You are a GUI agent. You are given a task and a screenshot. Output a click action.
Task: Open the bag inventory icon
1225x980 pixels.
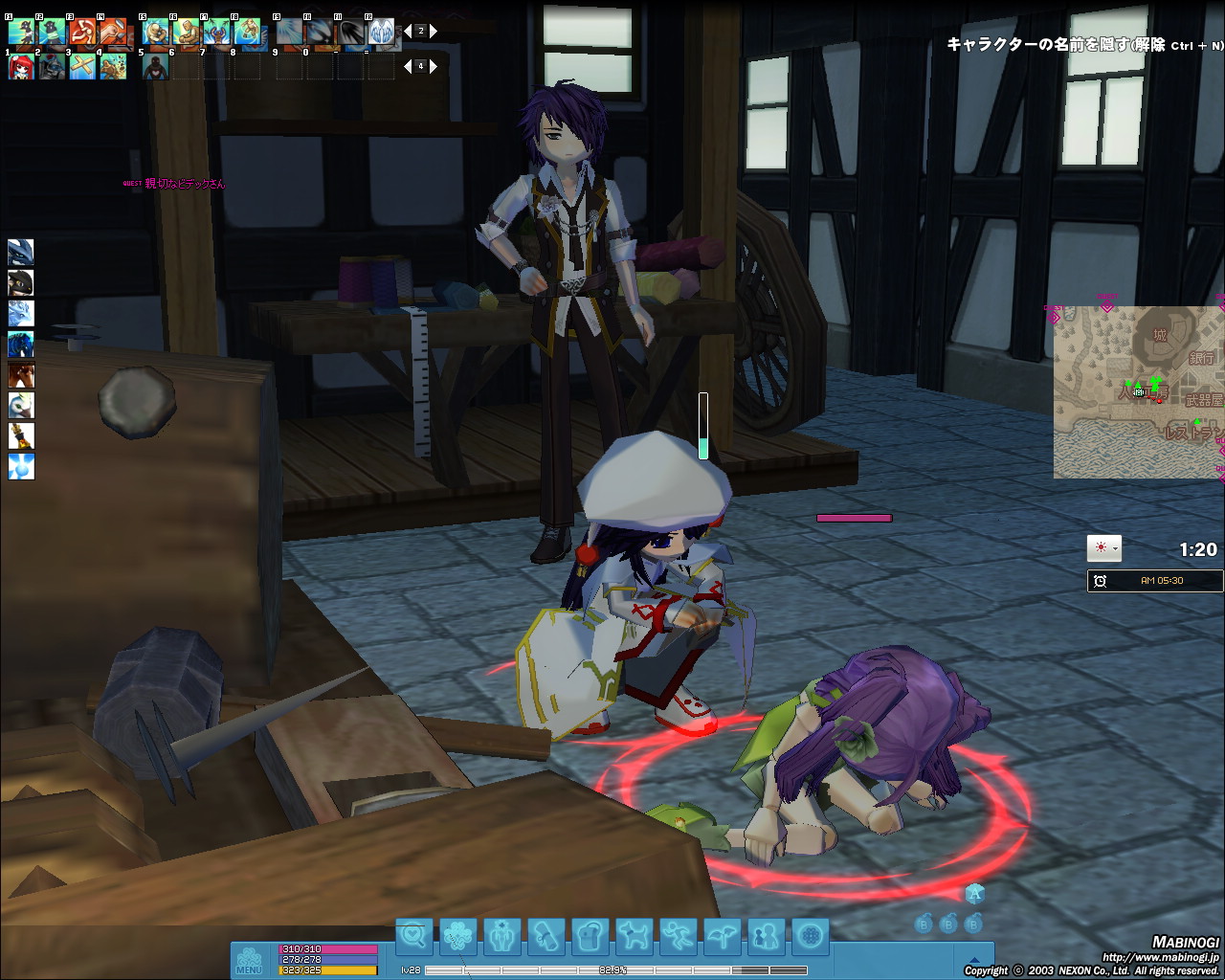click(590, 935)
